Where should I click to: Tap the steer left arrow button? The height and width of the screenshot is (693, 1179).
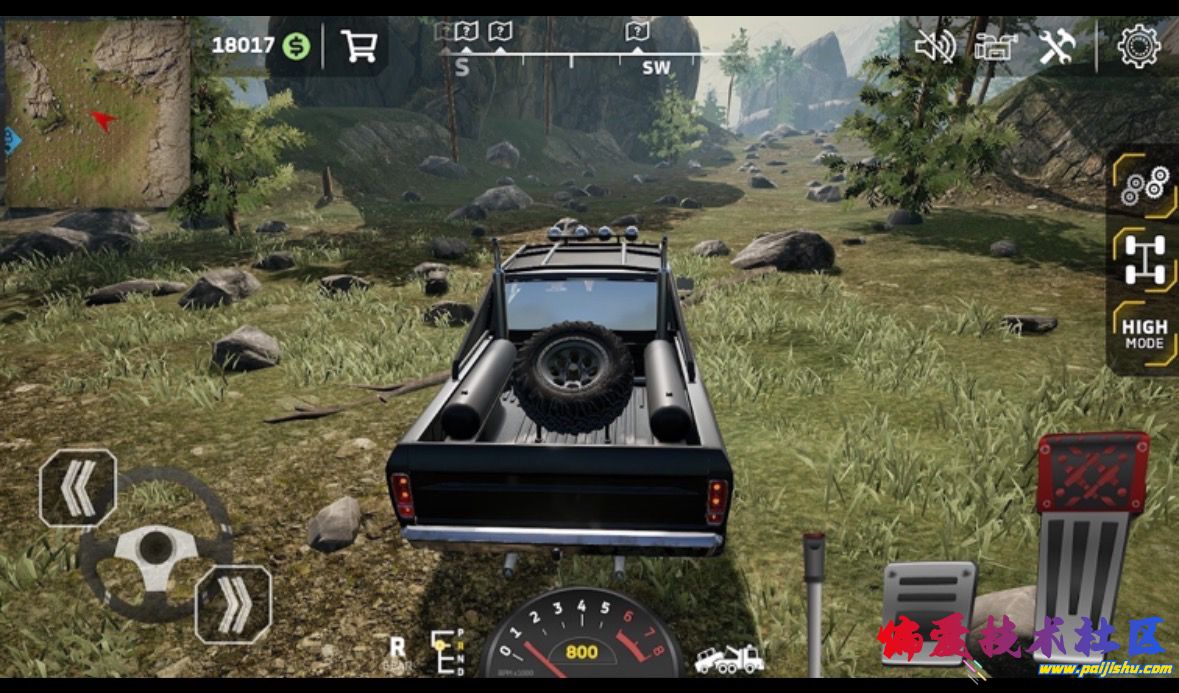point(78,487)
